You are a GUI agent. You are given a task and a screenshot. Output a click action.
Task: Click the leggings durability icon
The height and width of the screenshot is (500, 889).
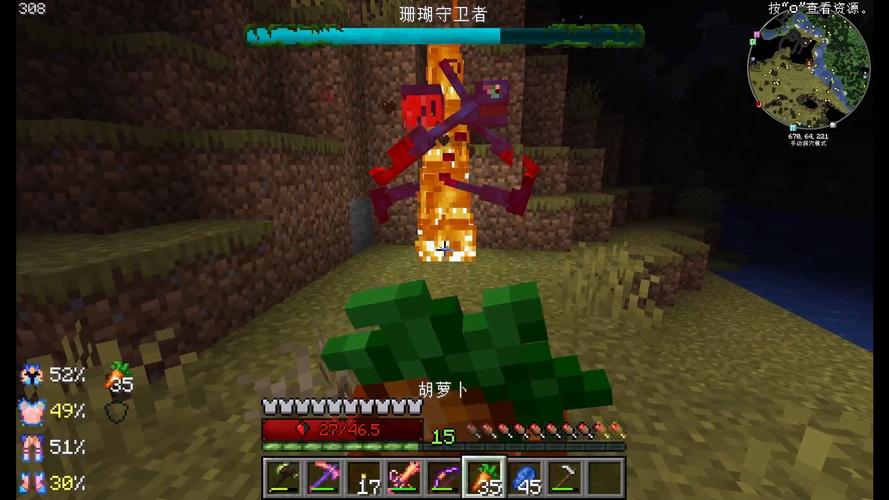point(32,447)
